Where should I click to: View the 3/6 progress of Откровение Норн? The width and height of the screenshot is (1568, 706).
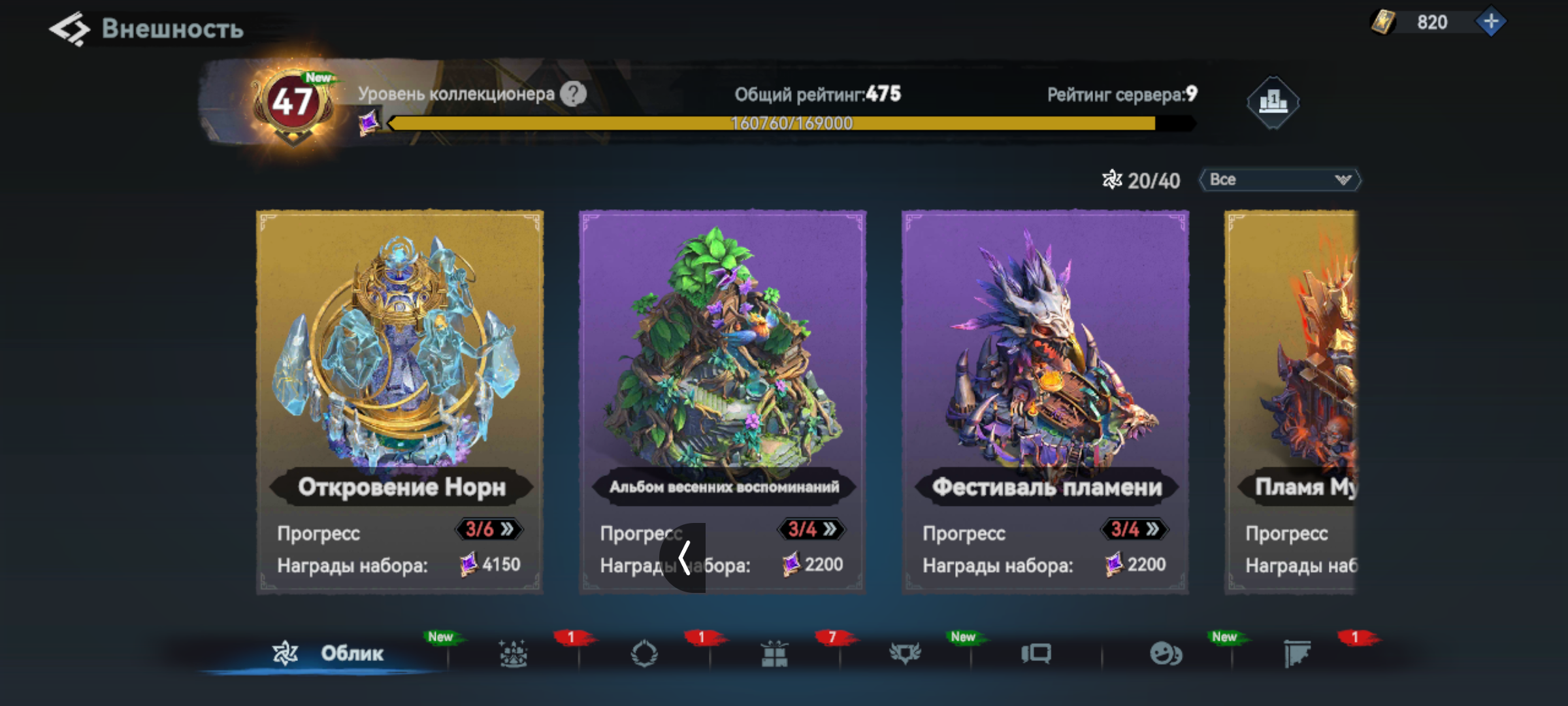tap(489, 529)
